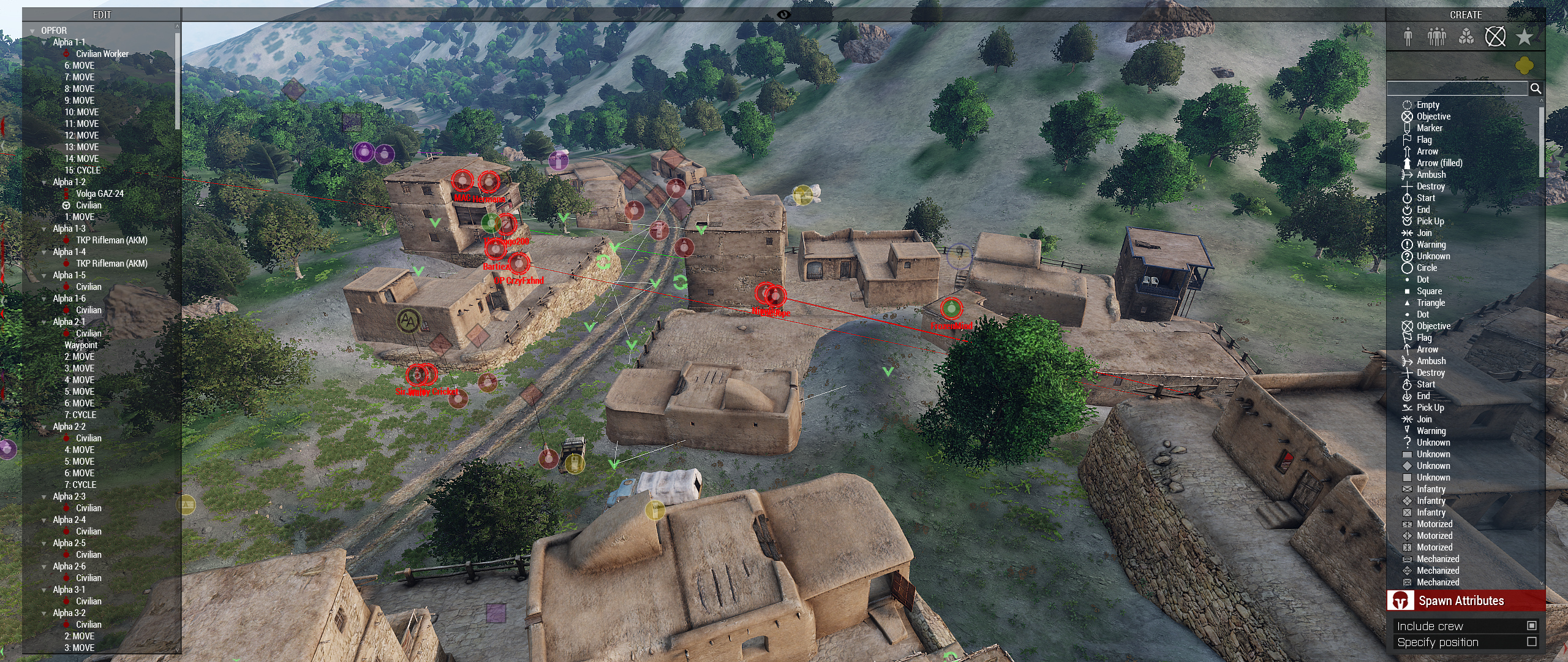The image size is (1568, 662).
Task: Collapse the OPFOR tree node
Action: pos(32,31)
